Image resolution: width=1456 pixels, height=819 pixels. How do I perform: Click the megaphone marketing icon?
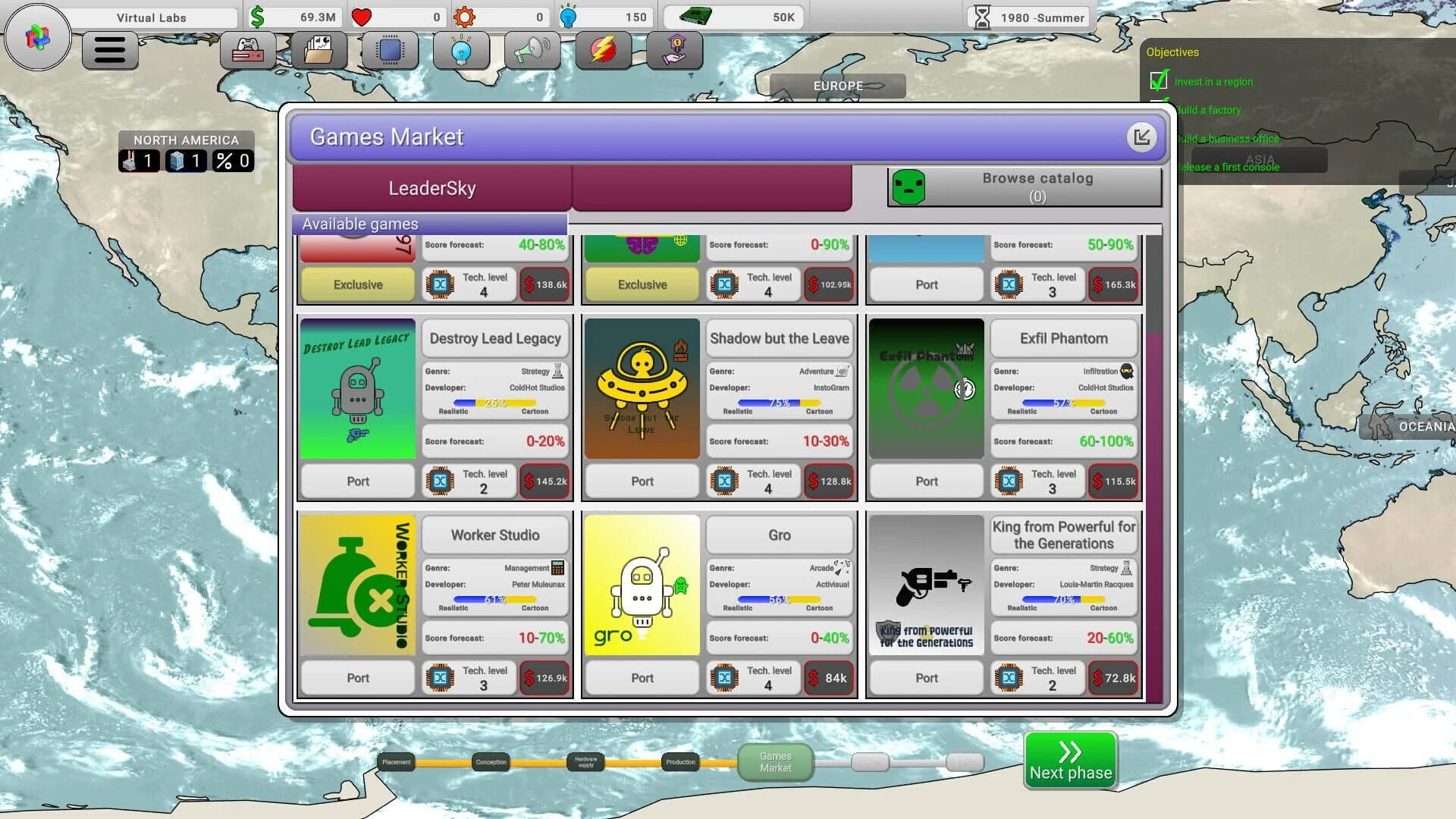533,50
